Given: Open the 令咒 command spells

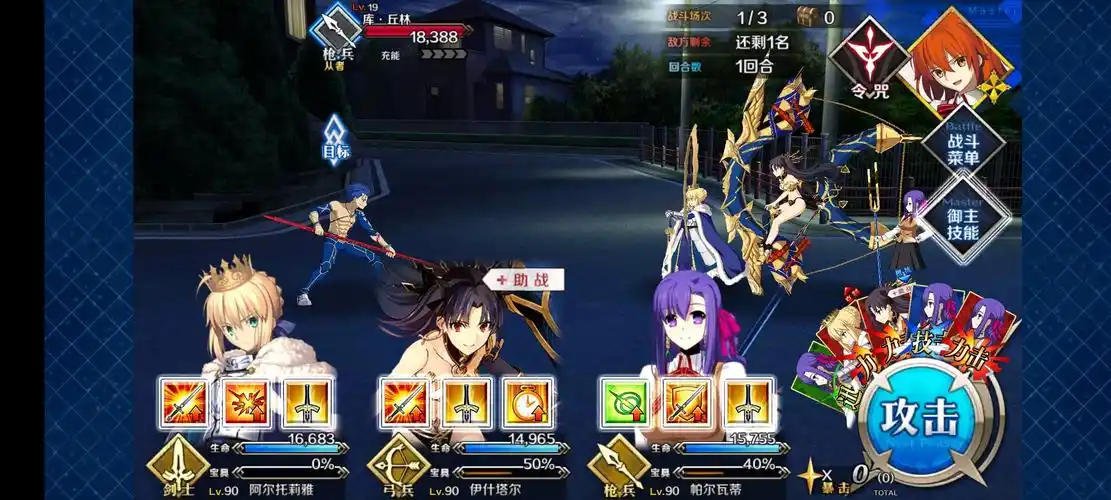Looking at the screenshot, I should coord(866,58).
